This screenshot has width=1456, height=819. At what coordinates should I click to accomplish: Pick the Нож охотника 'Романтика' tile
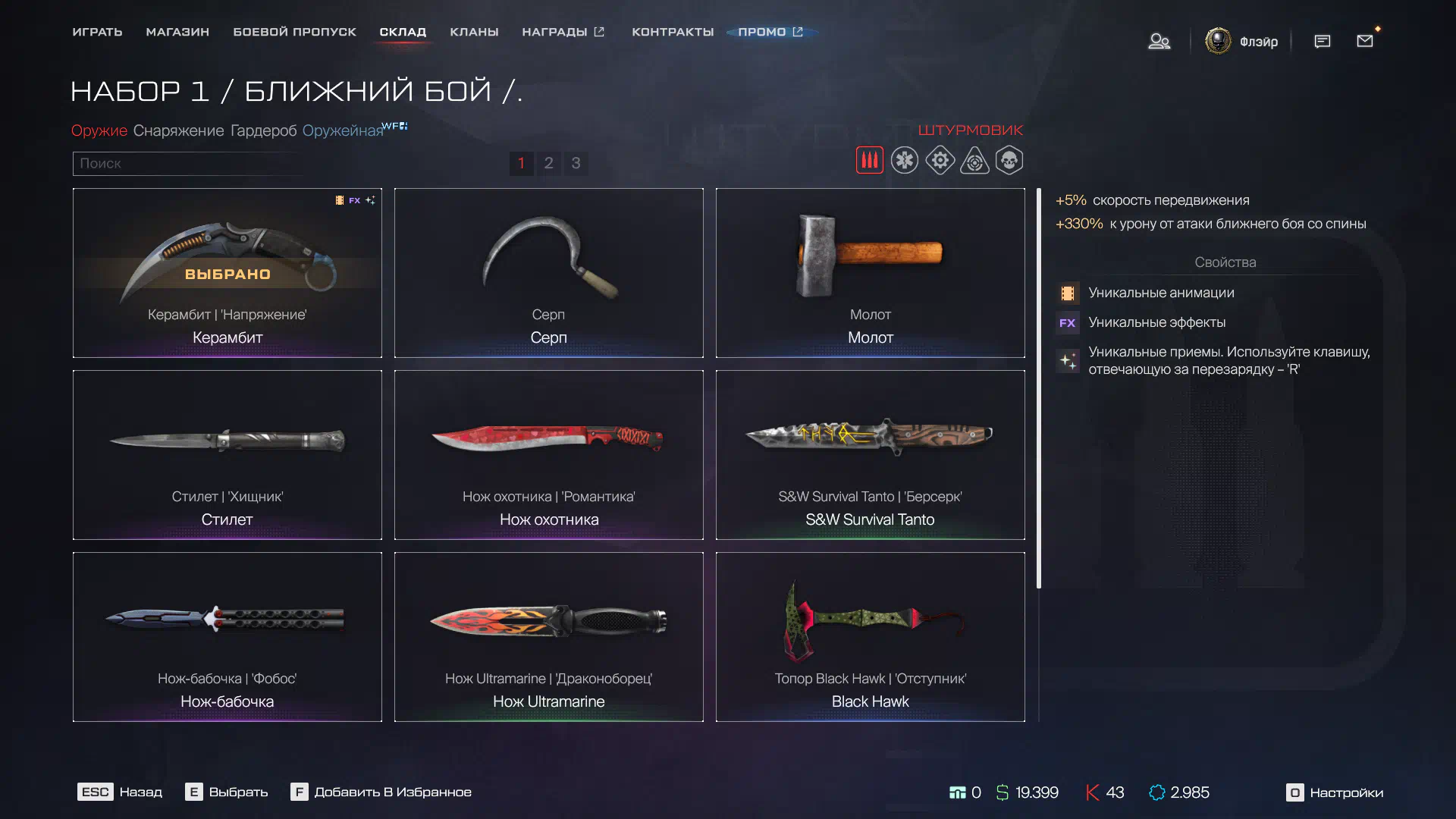[x=548, y=455]
